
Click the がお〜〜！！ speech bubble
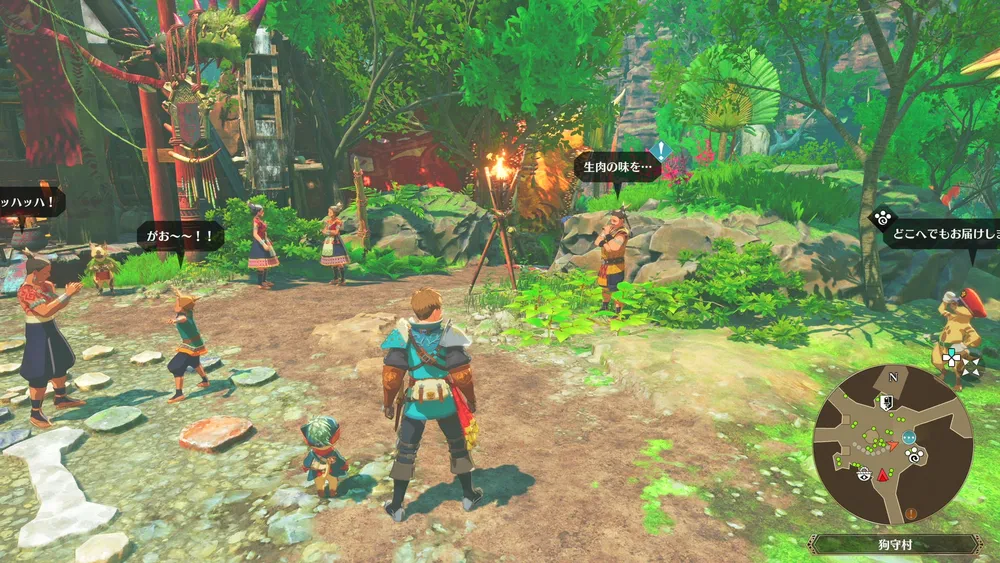[x=181, y=237]
